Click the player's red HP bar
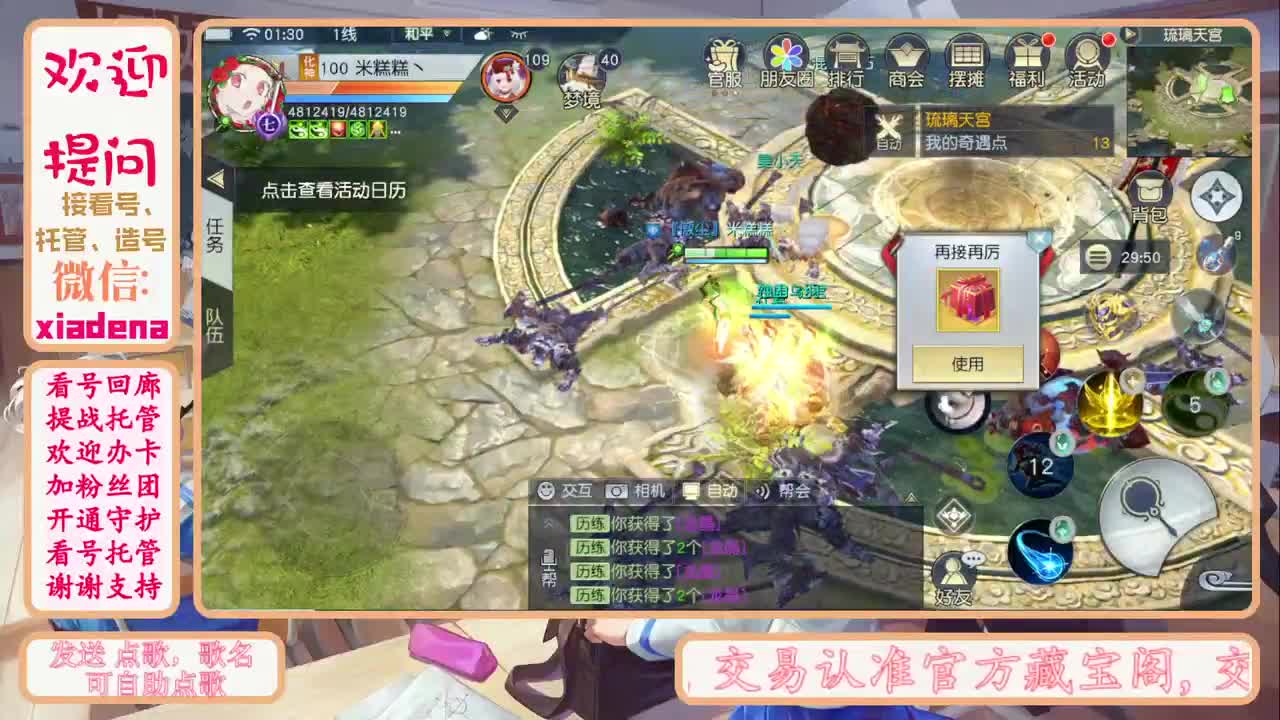This screenshot has width=1280, height=720. (x=370, y=84)
